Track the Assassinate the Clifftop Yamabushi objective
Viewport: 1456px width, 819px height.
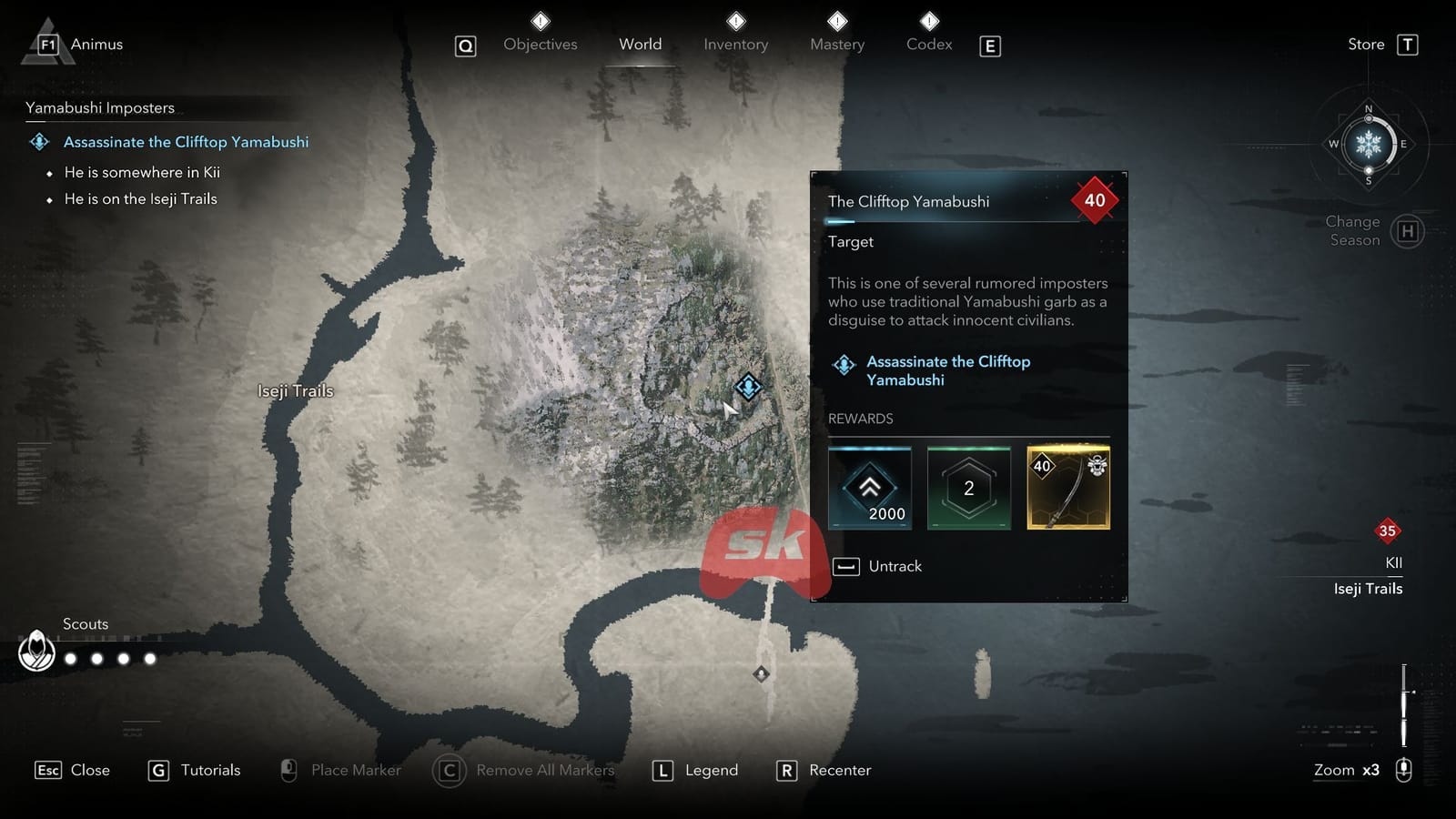tap(185, 142)
